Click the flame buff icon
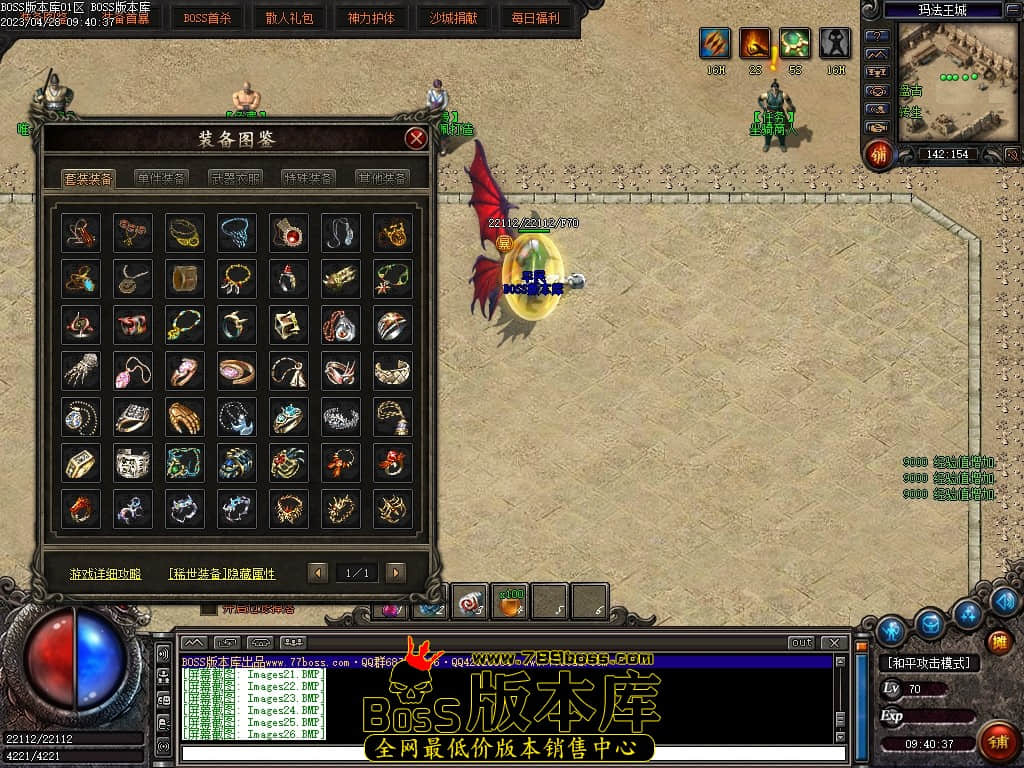Image resolution: width=1024 pixels, height=768 pixels. click(755, 44)
